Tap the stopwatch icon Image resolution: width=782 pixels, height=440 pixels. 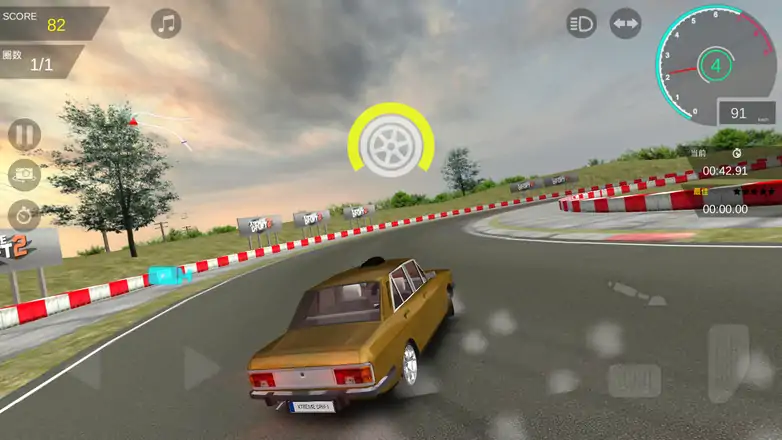coord(24,214)
